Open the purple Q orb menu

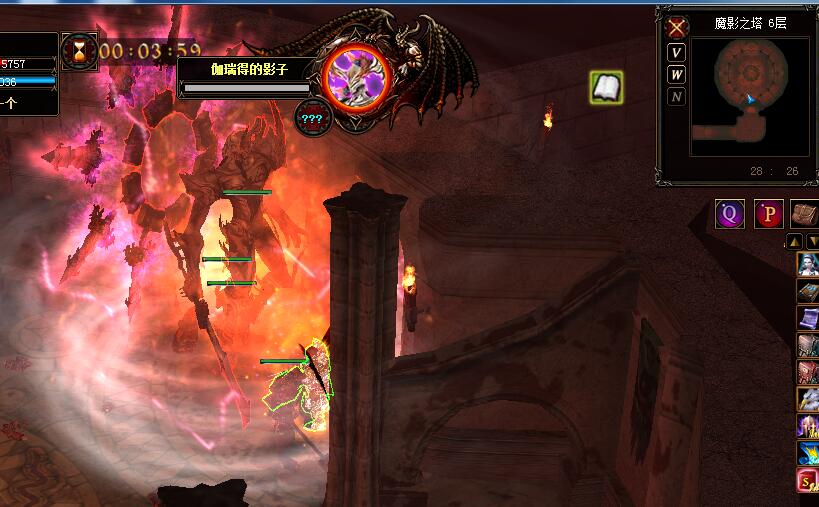tap(729, 214)
